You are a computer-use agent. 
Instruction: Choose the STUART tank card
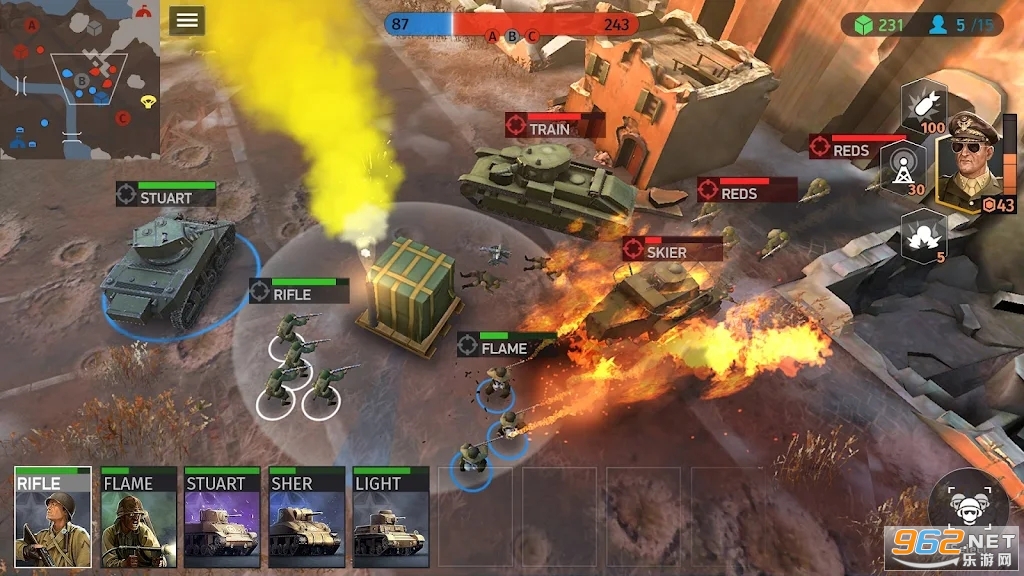click(x=222, y=516)
